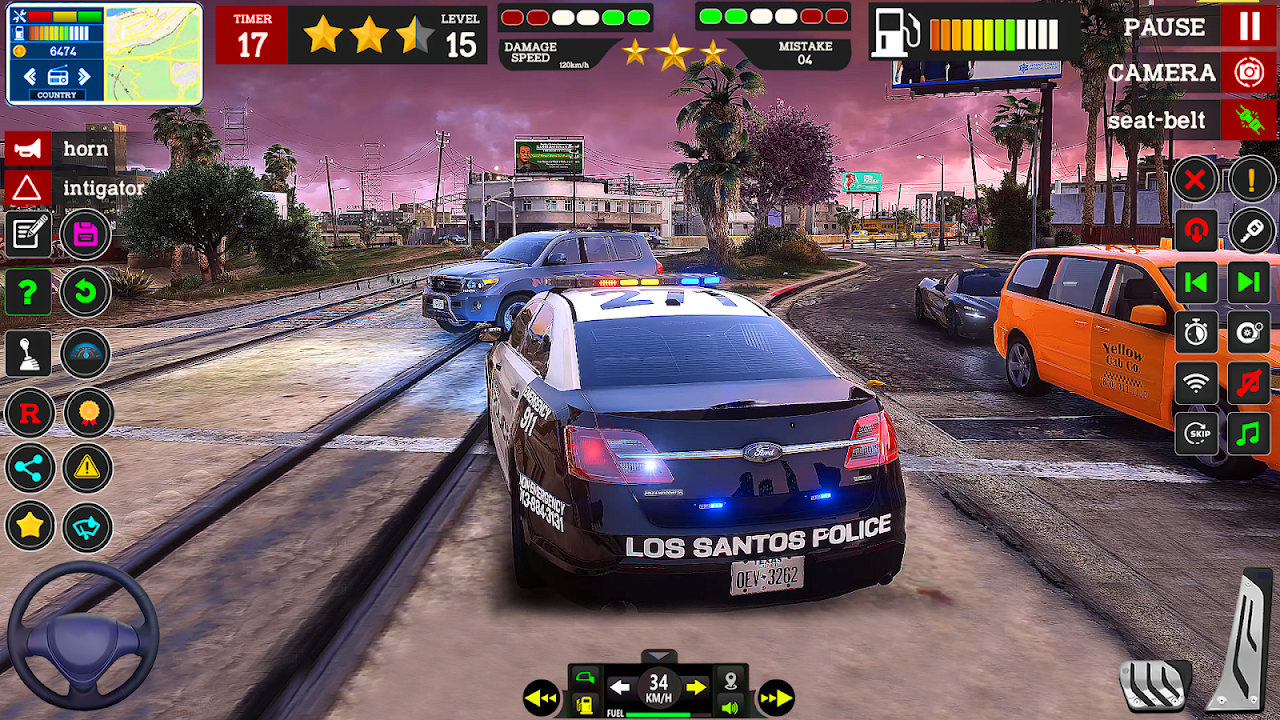
Task: Open the green question mark help
Action: (28, 293)
